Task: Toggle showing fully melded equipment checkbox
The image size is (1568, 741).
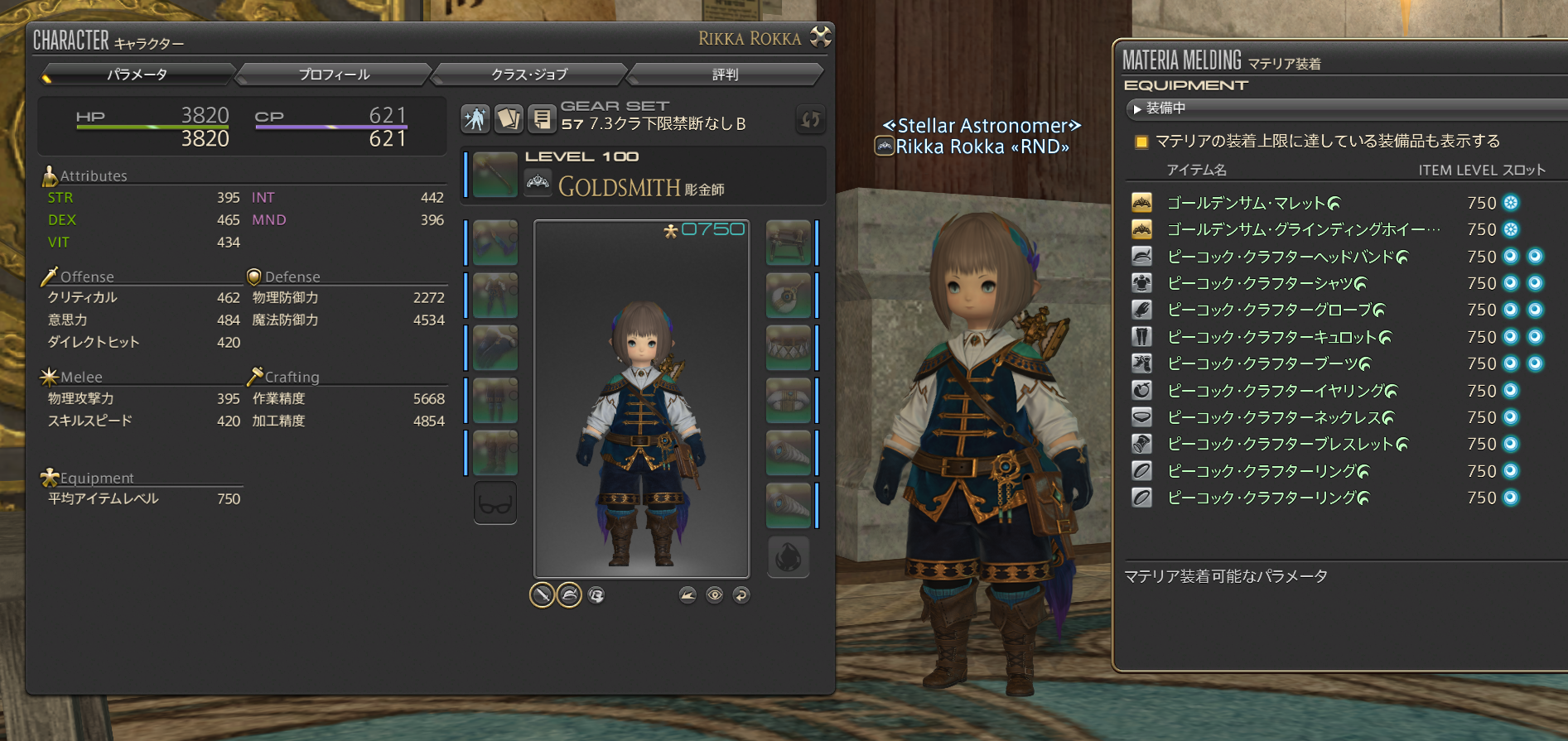Action: (x=1141, y=142)
